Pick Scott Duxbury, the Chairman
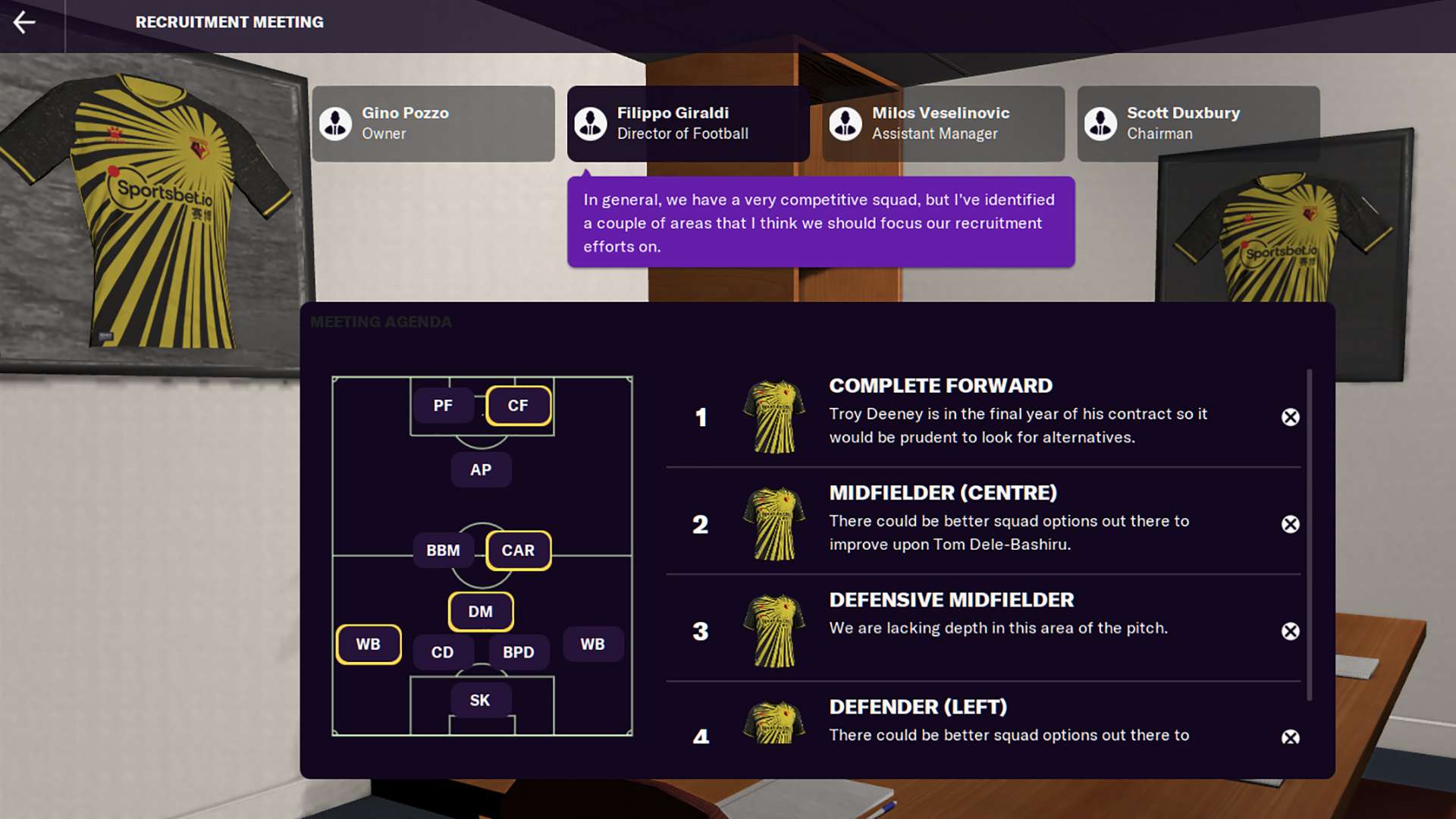The height and width of the screenshot is (819, 1456). click(1197, 123)
